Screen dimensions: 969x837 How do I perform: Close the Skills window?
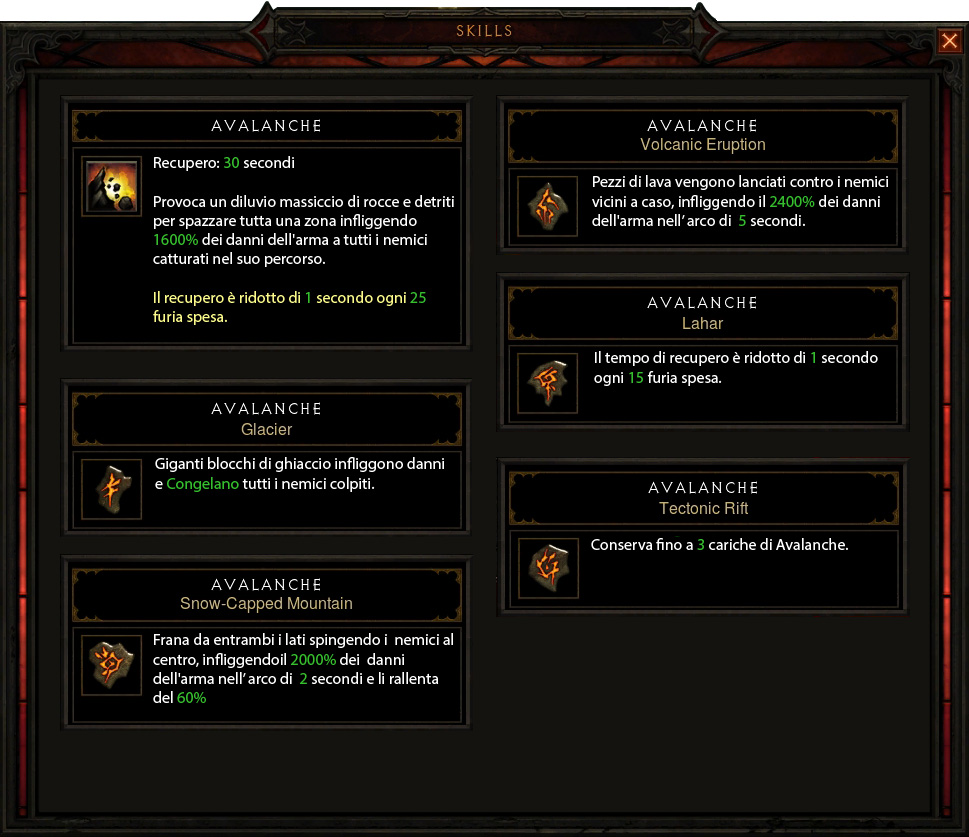[948, 41]
